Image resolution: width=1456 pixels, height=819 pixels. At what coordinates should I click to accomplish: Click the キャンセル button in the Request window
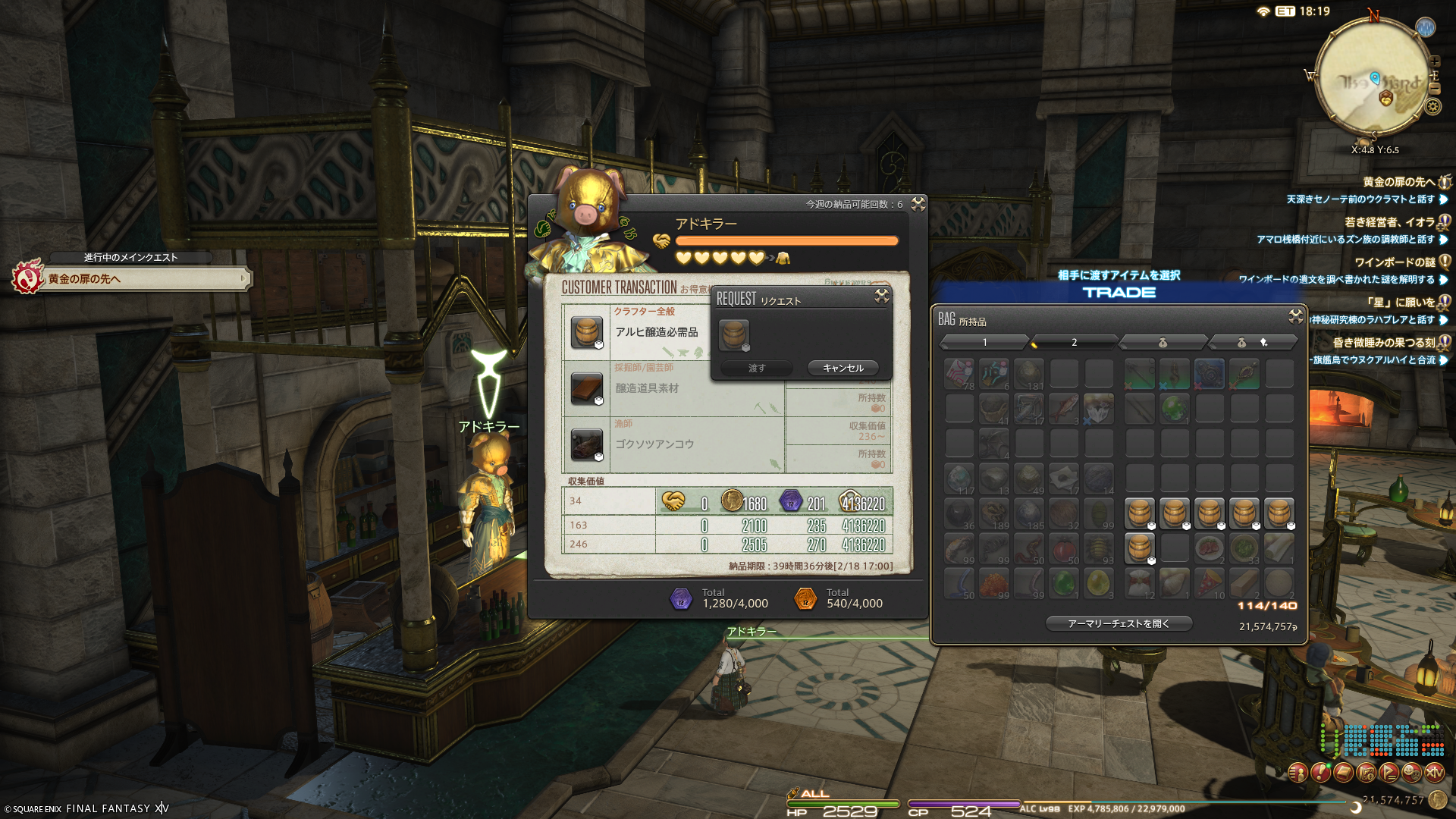click(x=843, y=368)
